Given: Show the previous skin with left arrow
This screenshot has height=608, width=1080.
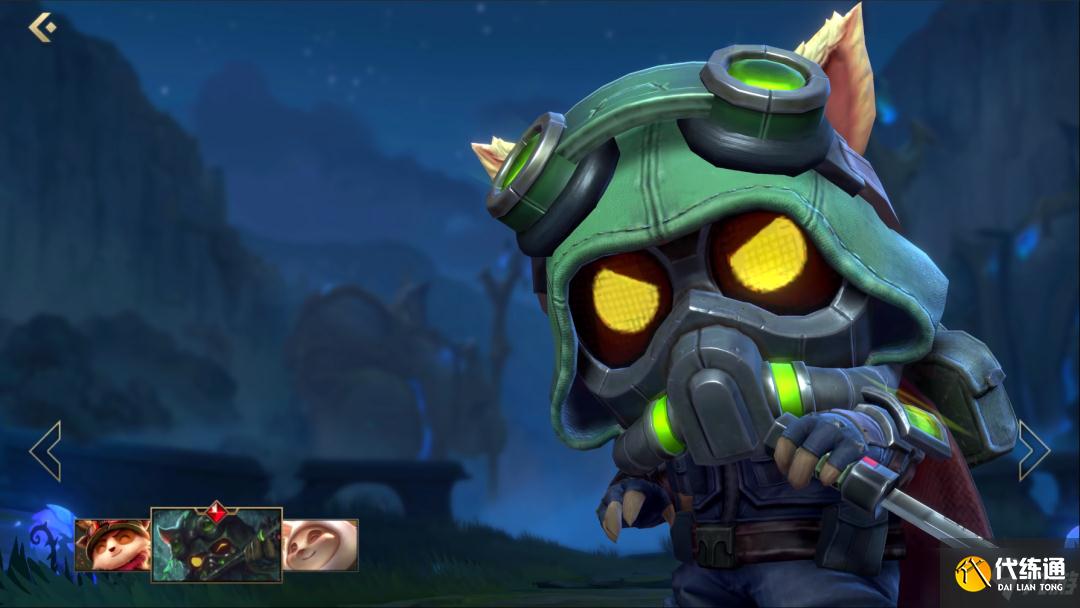Looking at the screenshot, I should pos(46,451).
